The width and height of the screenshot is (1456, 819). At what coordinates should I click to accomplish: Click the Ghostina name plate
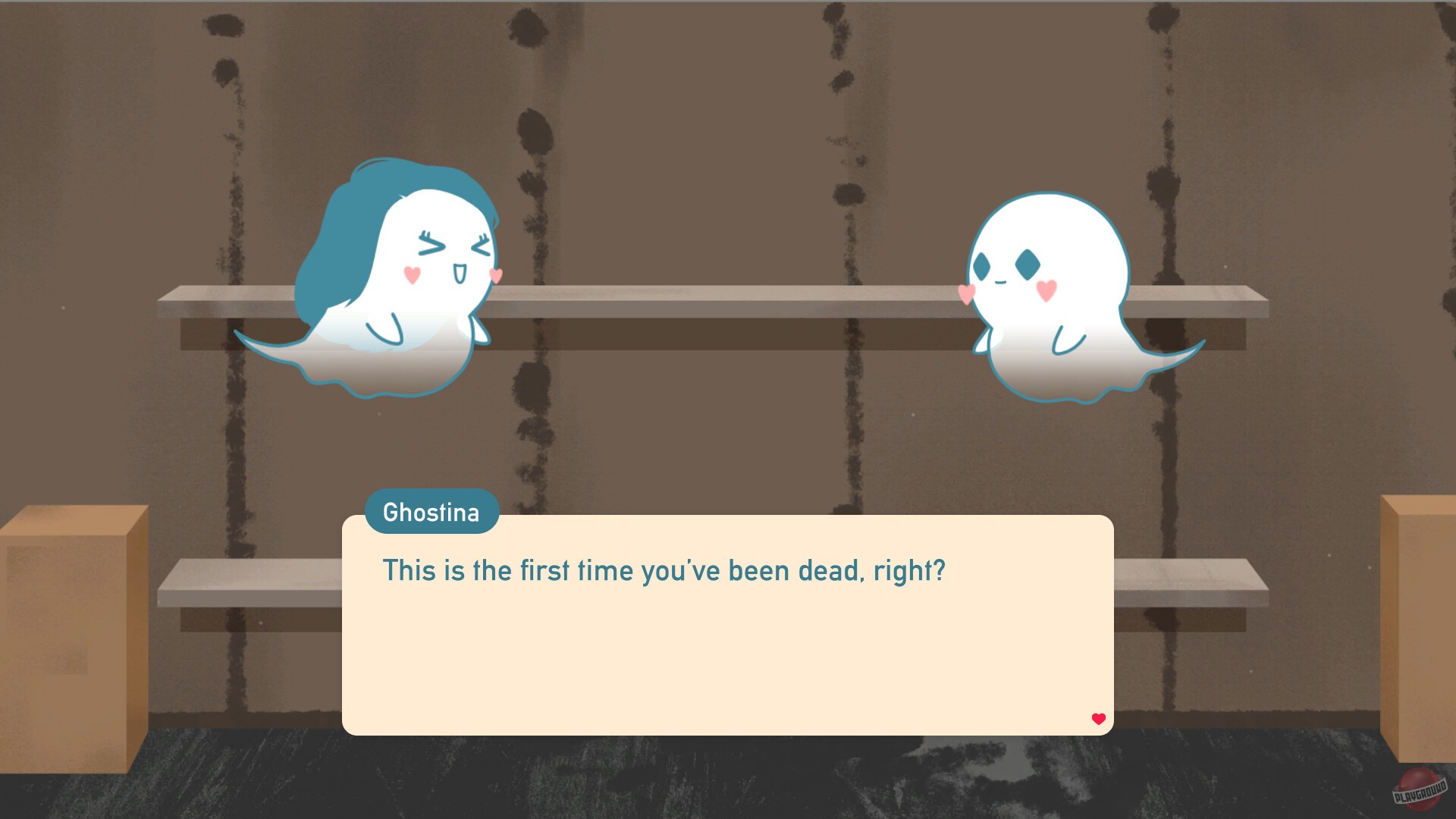coord(431,512)
